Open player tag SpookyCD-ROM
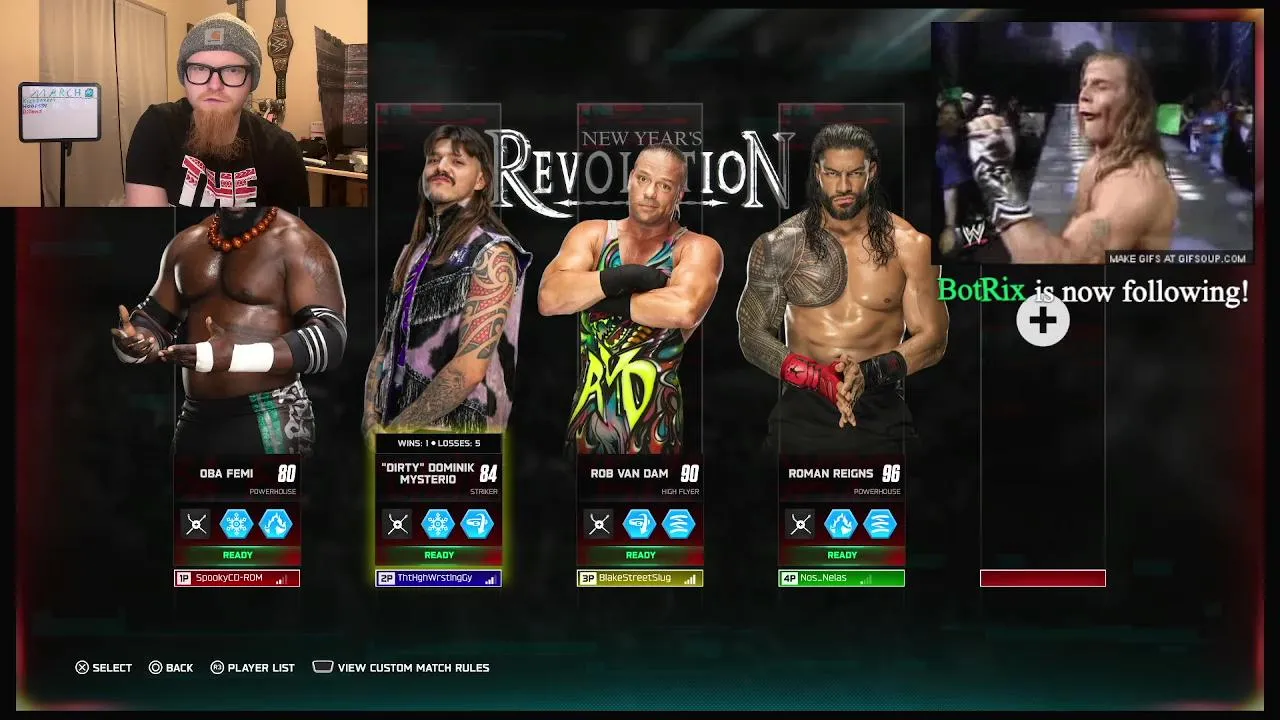This screenshot has width=1280, height=720. click(x=237, y=578)
